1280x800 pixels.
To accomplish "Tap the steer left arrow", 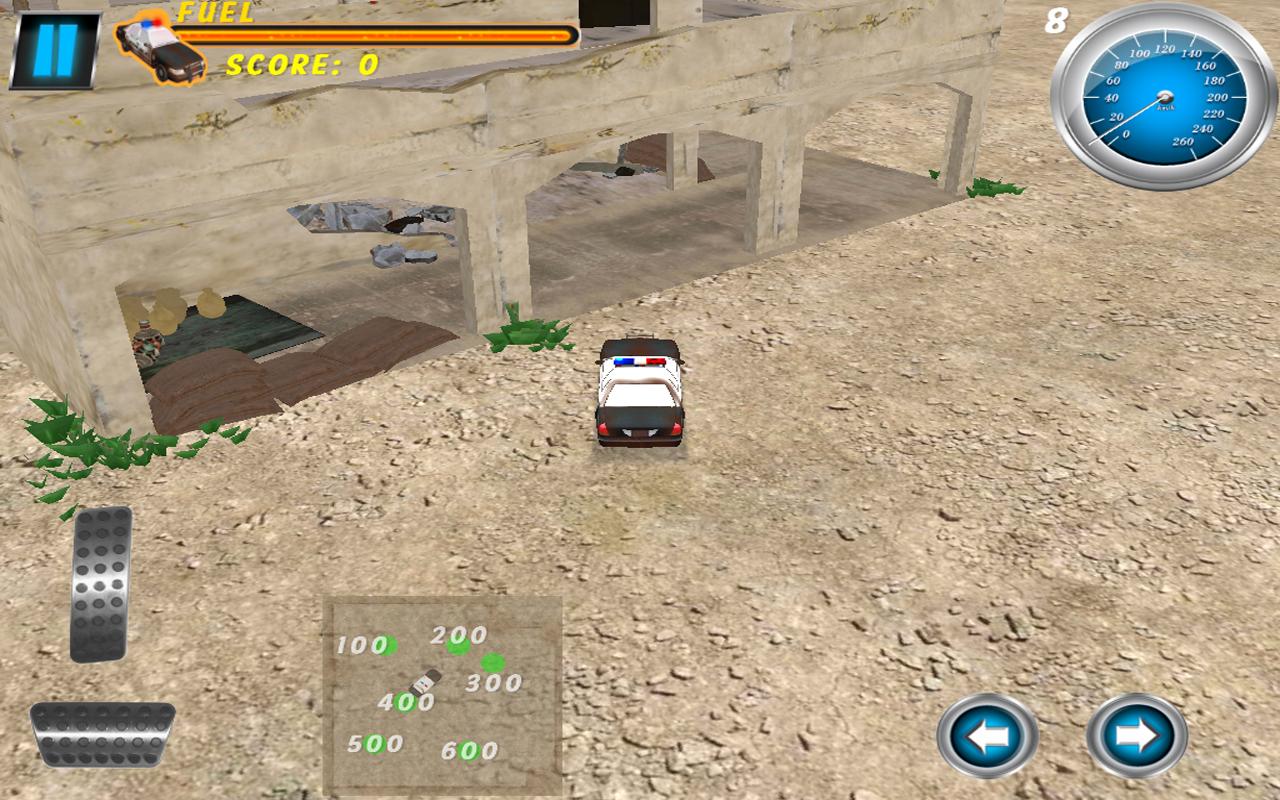I will (986, 736).
